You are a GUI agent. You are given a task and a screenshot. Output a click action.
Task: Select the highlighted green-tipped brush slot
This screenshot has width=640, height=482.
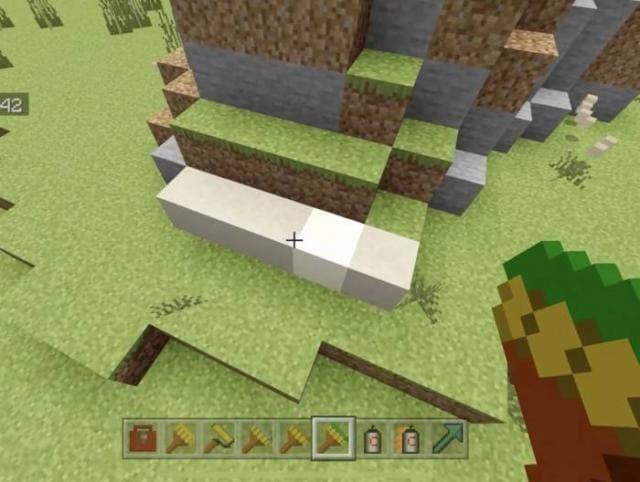(332, 438)
